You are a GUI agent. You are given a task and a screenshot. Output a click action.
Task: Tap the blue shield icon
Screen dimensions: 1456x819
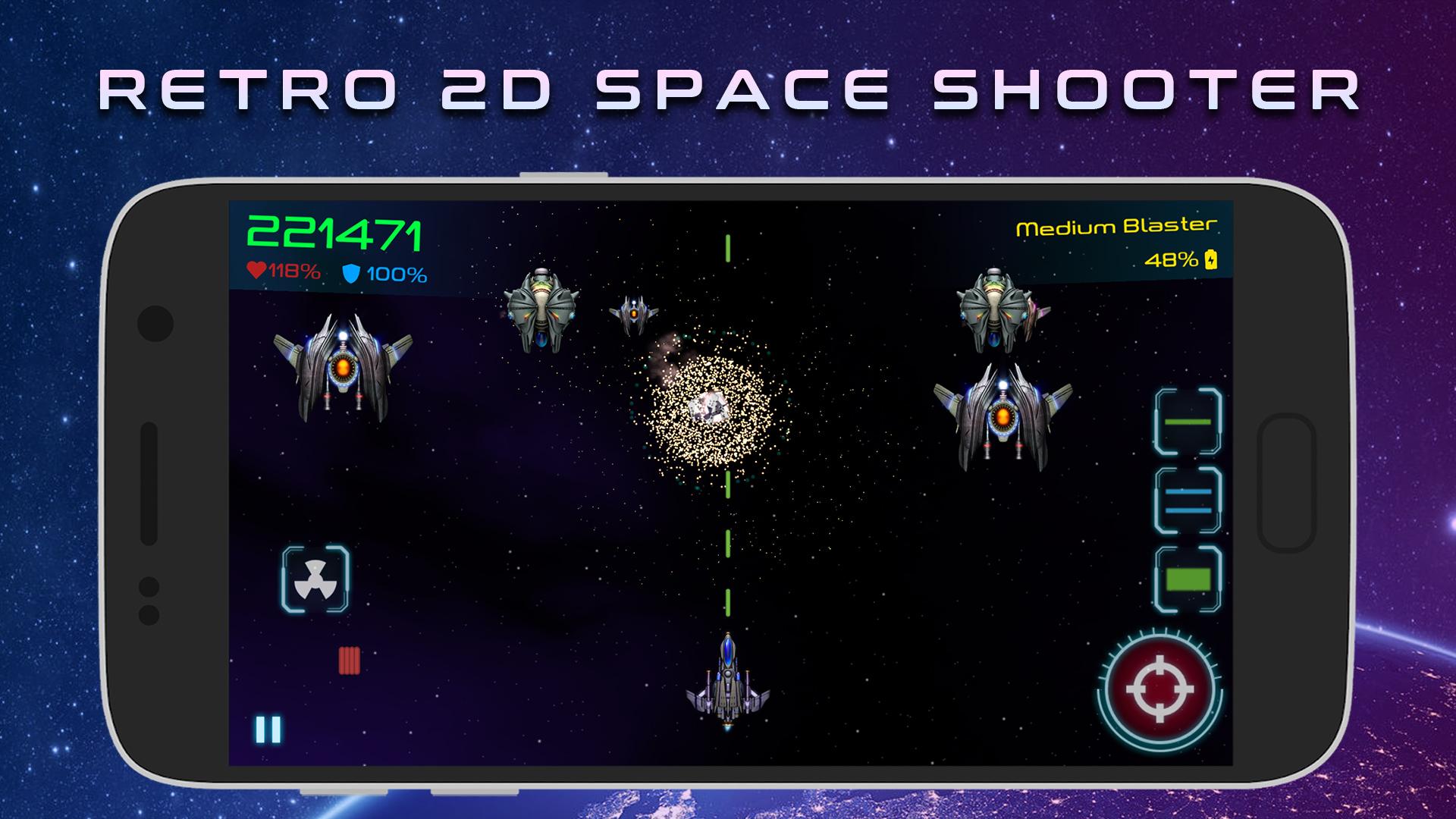click(x=350, y=275)
